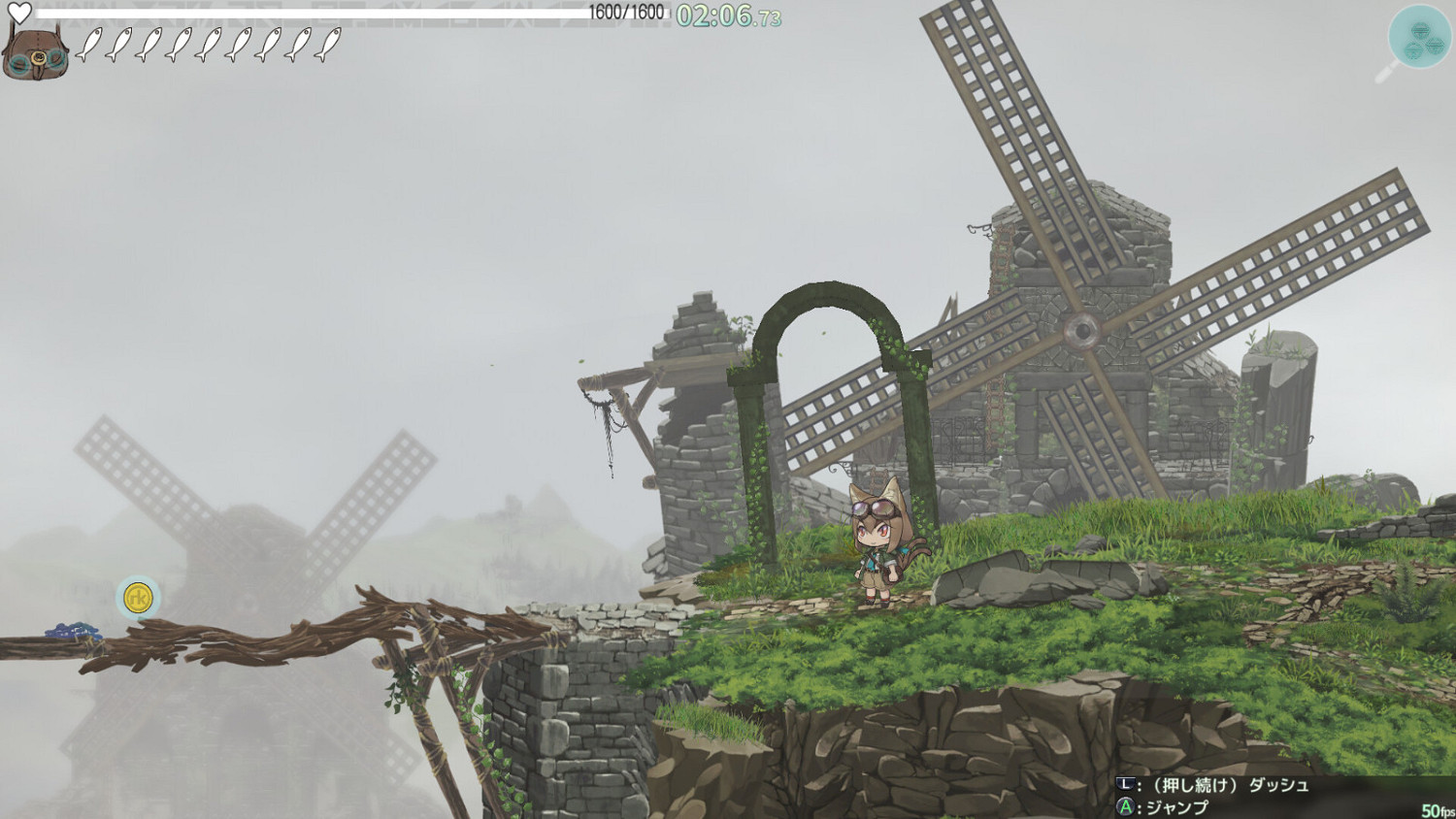Click the large windmill's hub

(1080, 331)
